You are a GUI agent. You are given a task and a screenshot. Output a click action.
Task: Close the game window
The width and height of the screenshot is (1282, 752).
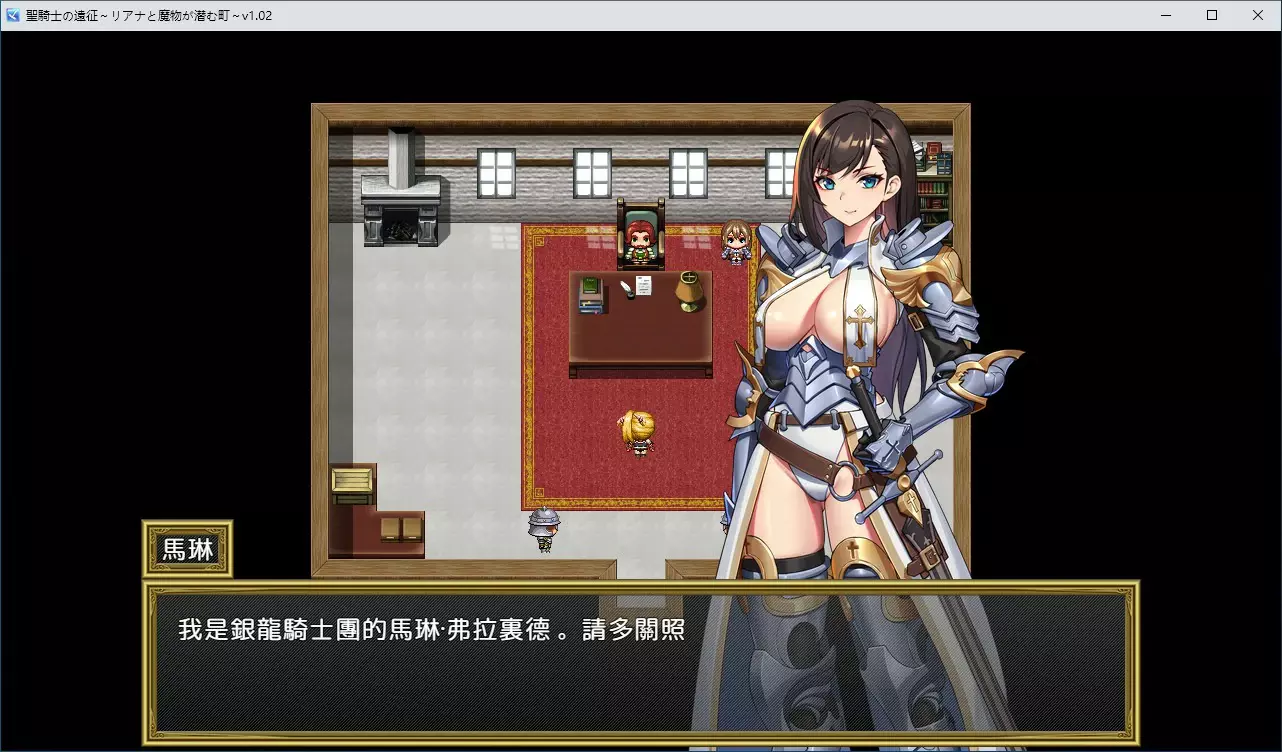coord(1258,15)
